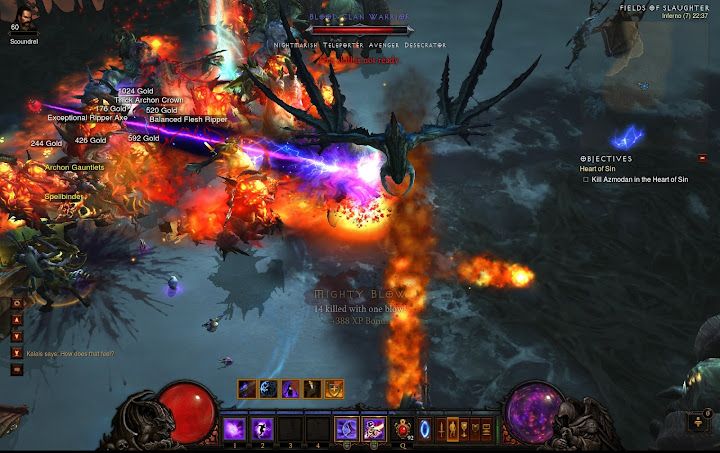Pick up the Archon Gauntlets label

(x=75, y=167)
